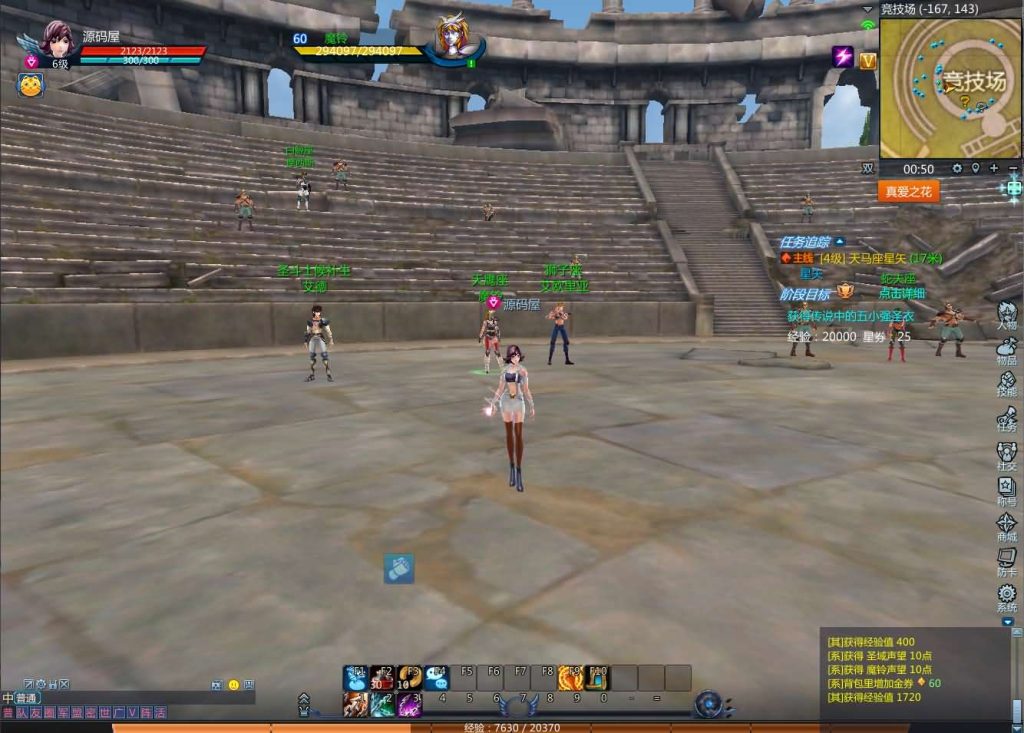This screenshot has height=733, width=1024.
Task: Use the F1 blue hotbar skill
Action: 356,677
